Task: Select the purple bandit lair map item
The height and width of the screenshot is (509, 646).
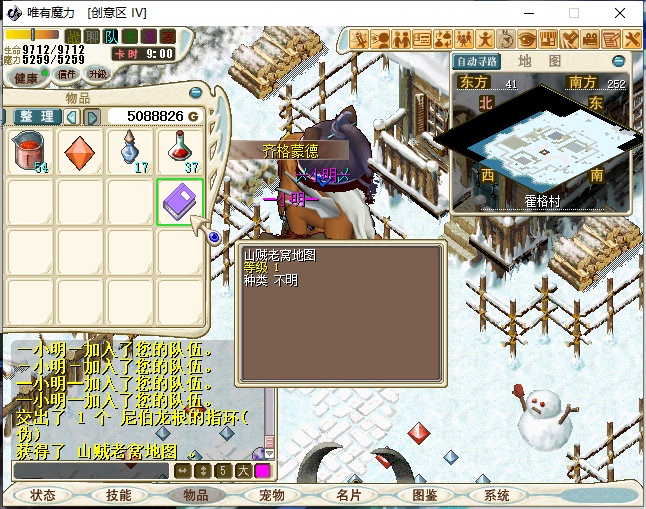Action: click(x=181, y=202)
